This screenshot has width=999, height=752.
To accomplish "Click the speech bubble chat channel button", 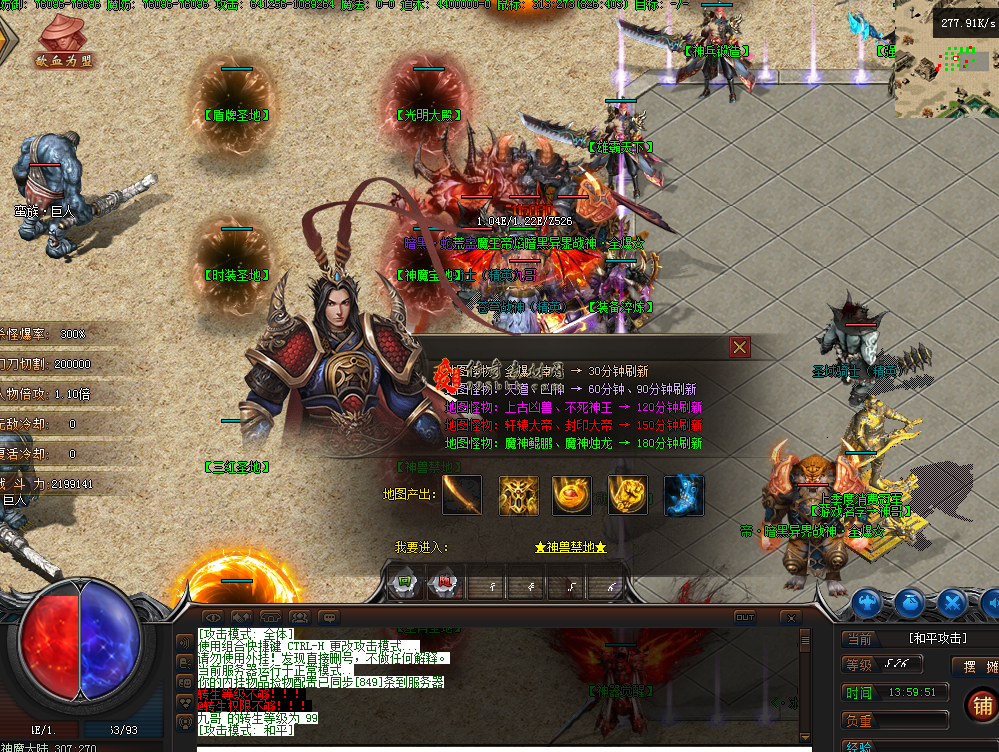I will coord(329,618).
